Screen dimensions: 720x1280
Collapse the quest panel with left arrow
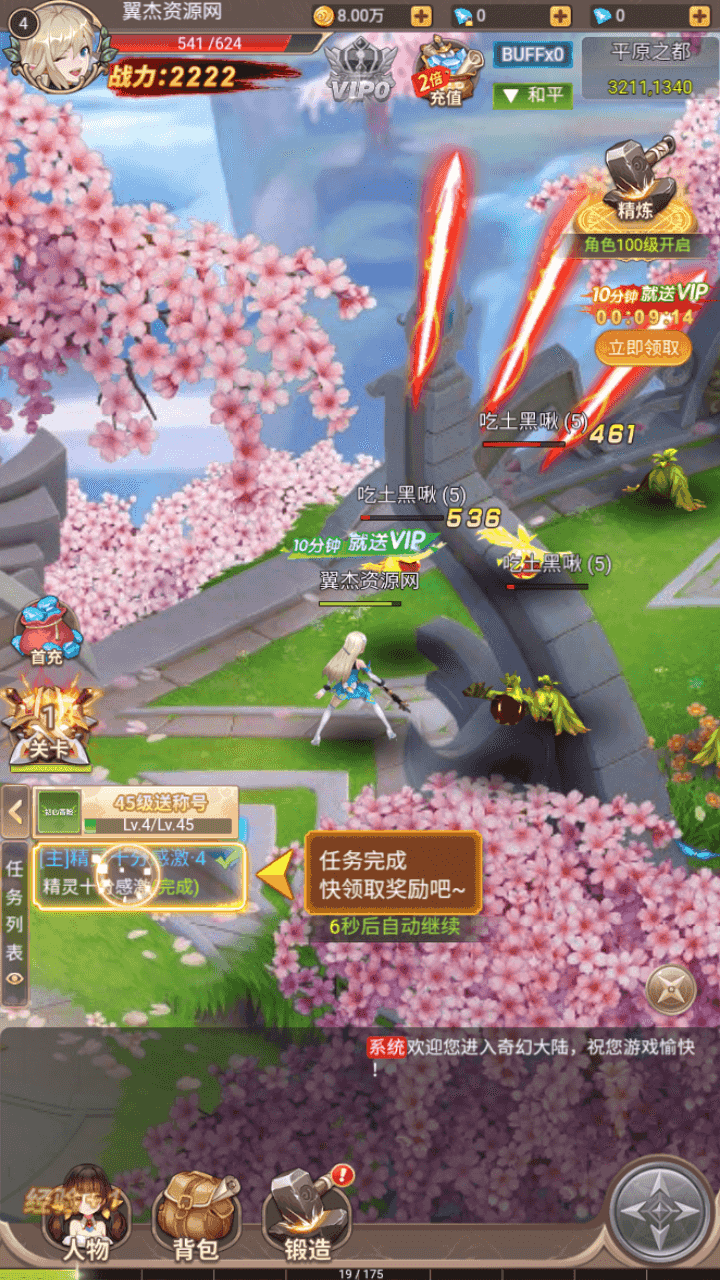(16, 811)
